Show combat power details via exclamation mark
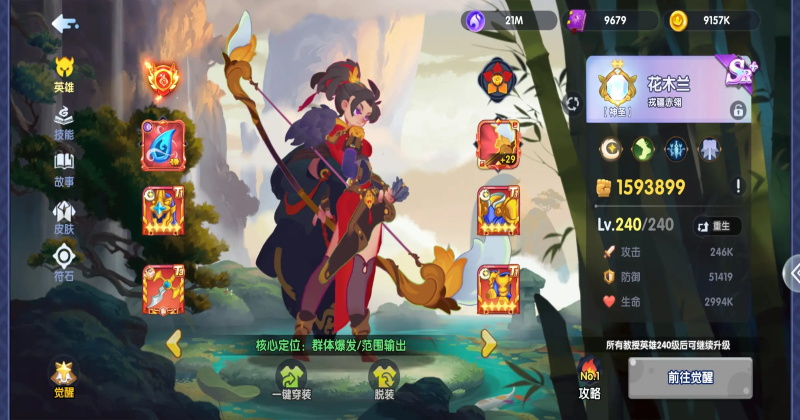This screenshot has width=800, height=420. [x=738, y=186]
